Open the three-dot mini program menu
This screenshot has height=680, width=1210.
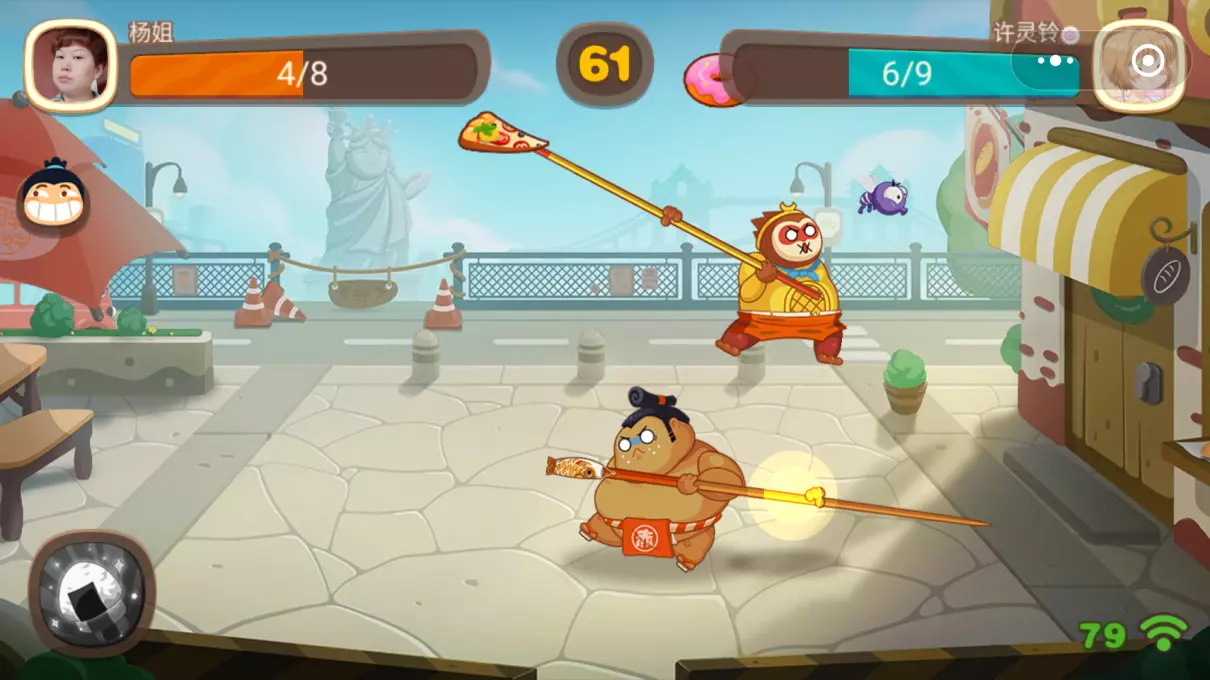click(x=1054, y=61)
